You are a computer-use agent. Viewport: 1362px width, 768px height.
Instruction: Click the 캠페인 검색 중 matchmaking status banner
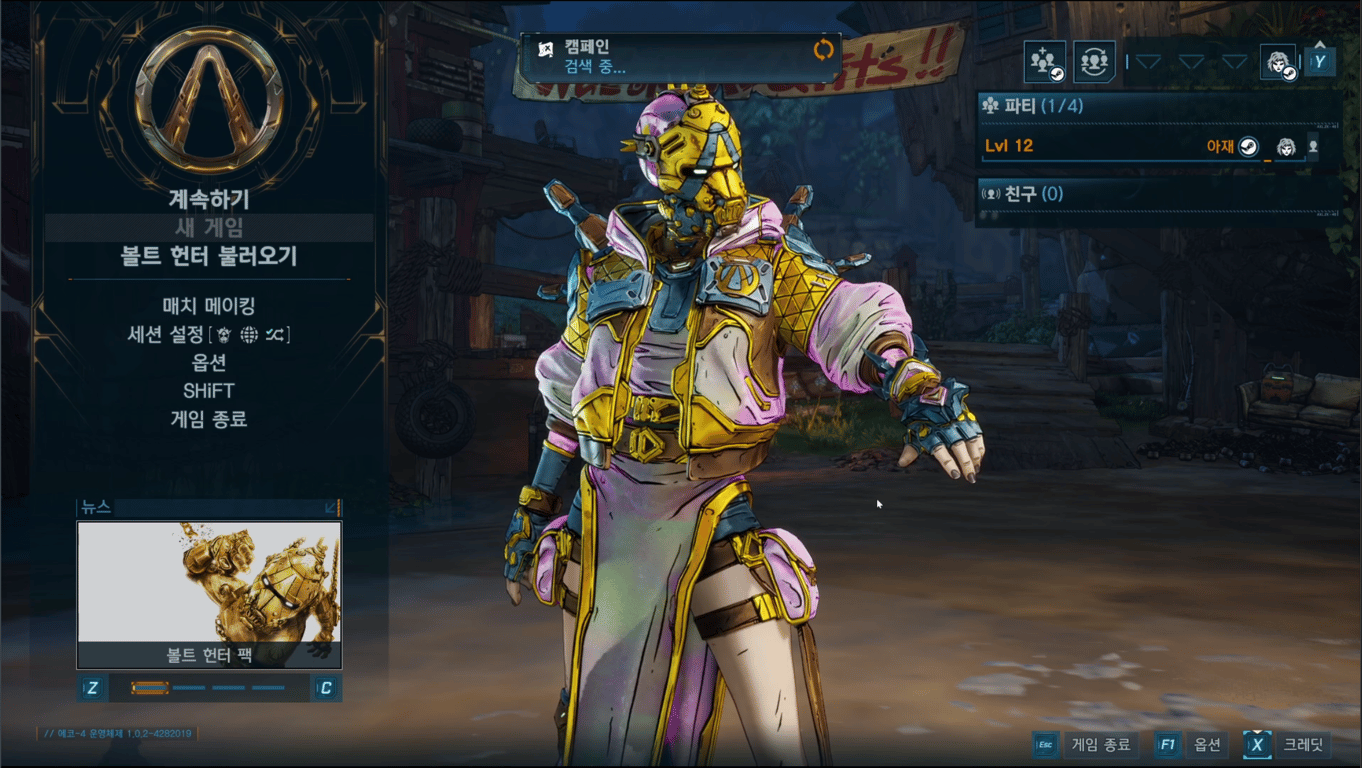[680, 57]
